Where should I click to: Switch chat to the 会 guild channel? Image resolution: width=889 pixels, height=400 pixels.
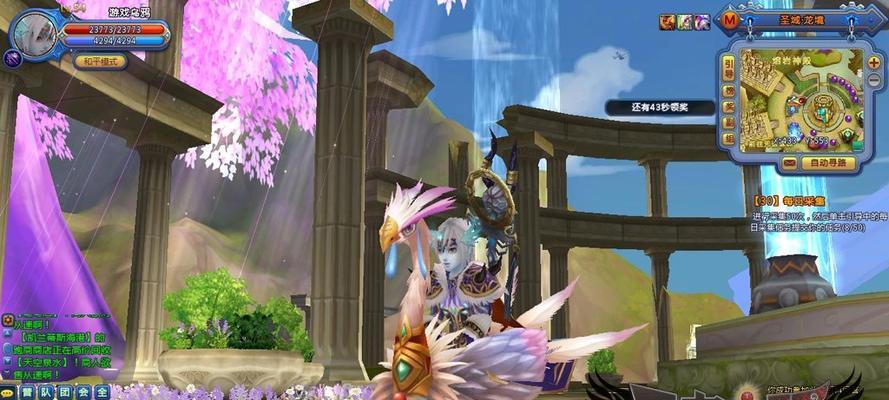coord(83,392)
